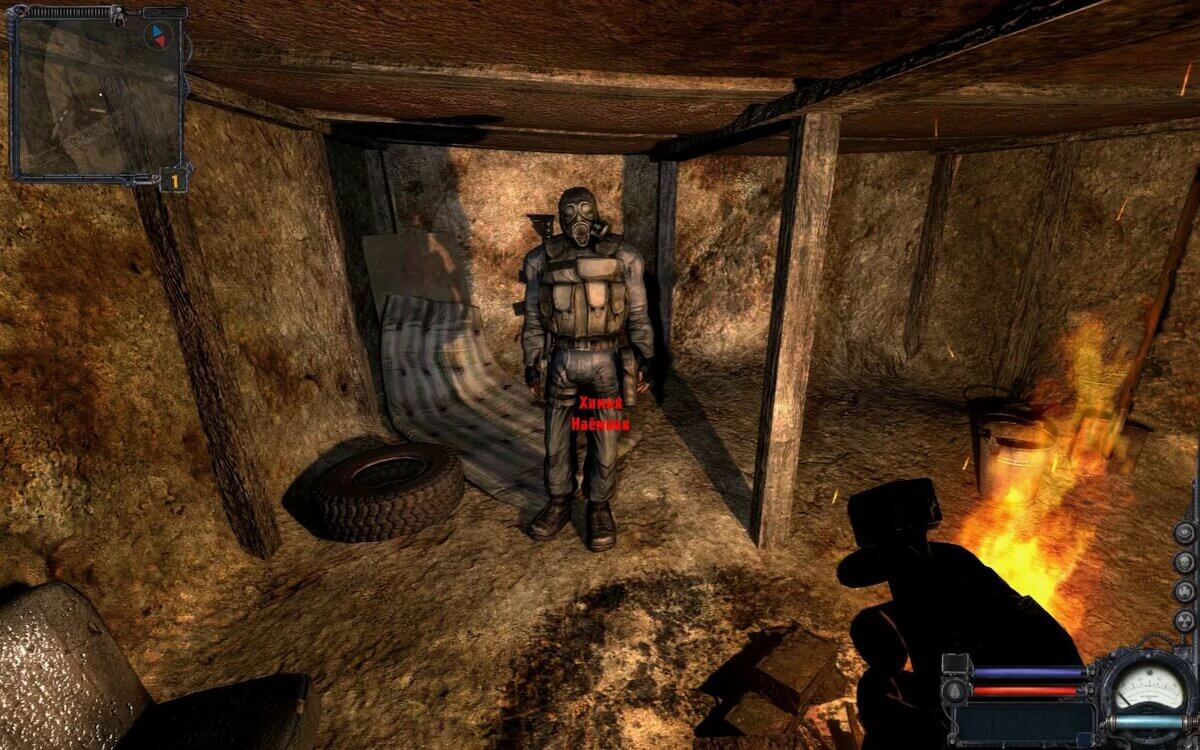Select the blue and red compass indicator
Viewport: 1200px width, 750px height.
pyautogui.click(x=157, y=37)
